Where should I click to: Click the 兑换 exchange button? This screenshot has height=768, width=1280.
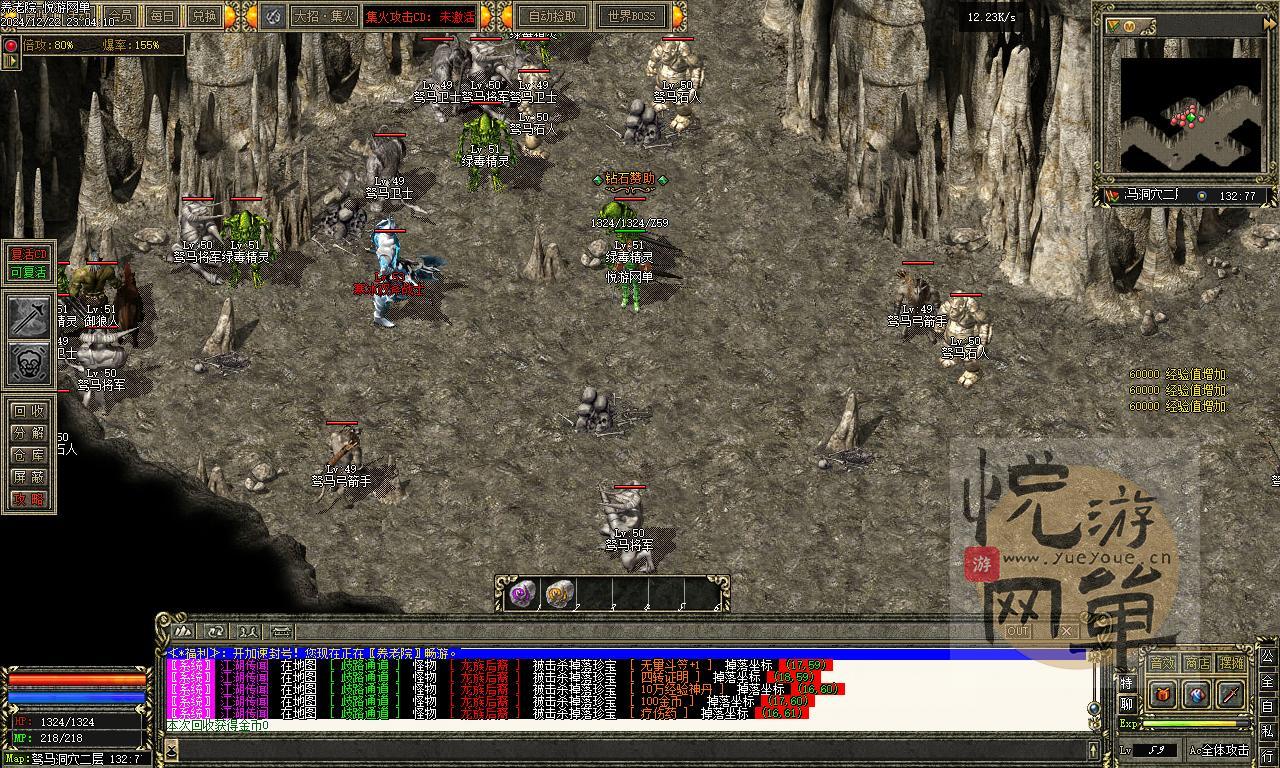tap(203, 16)
